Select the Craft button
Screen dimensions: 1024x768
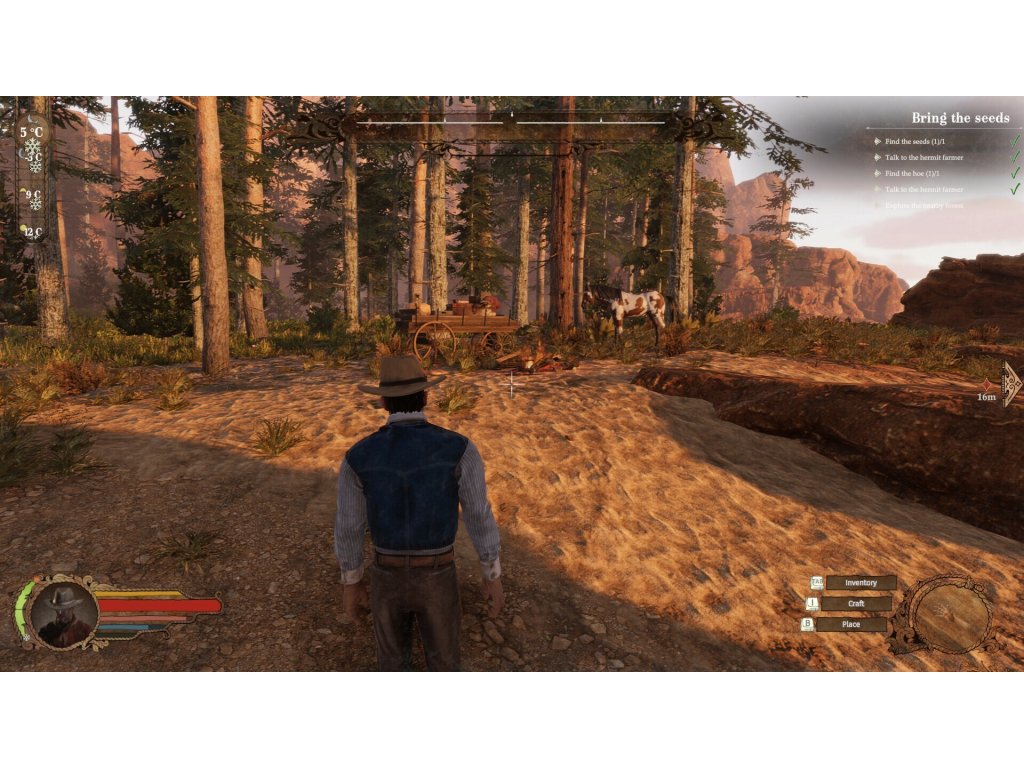856,604
